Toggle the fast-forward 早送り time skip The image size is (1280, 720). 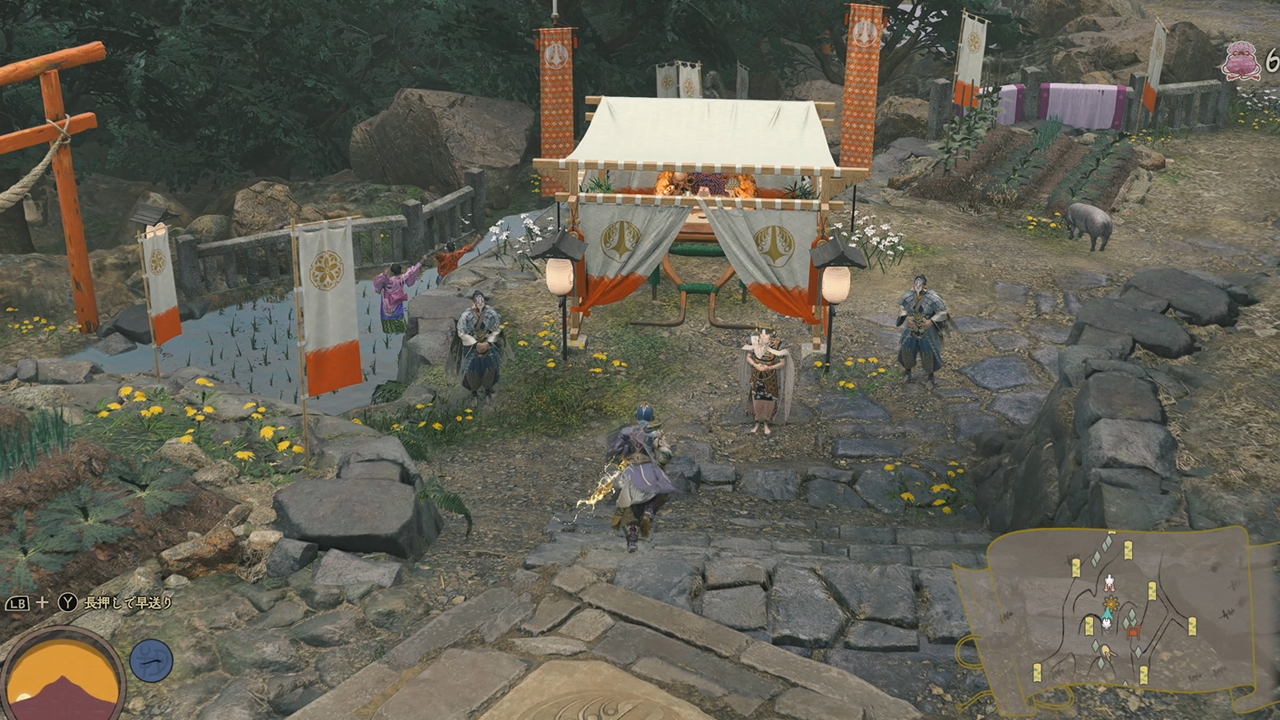(x=67, y=602)
